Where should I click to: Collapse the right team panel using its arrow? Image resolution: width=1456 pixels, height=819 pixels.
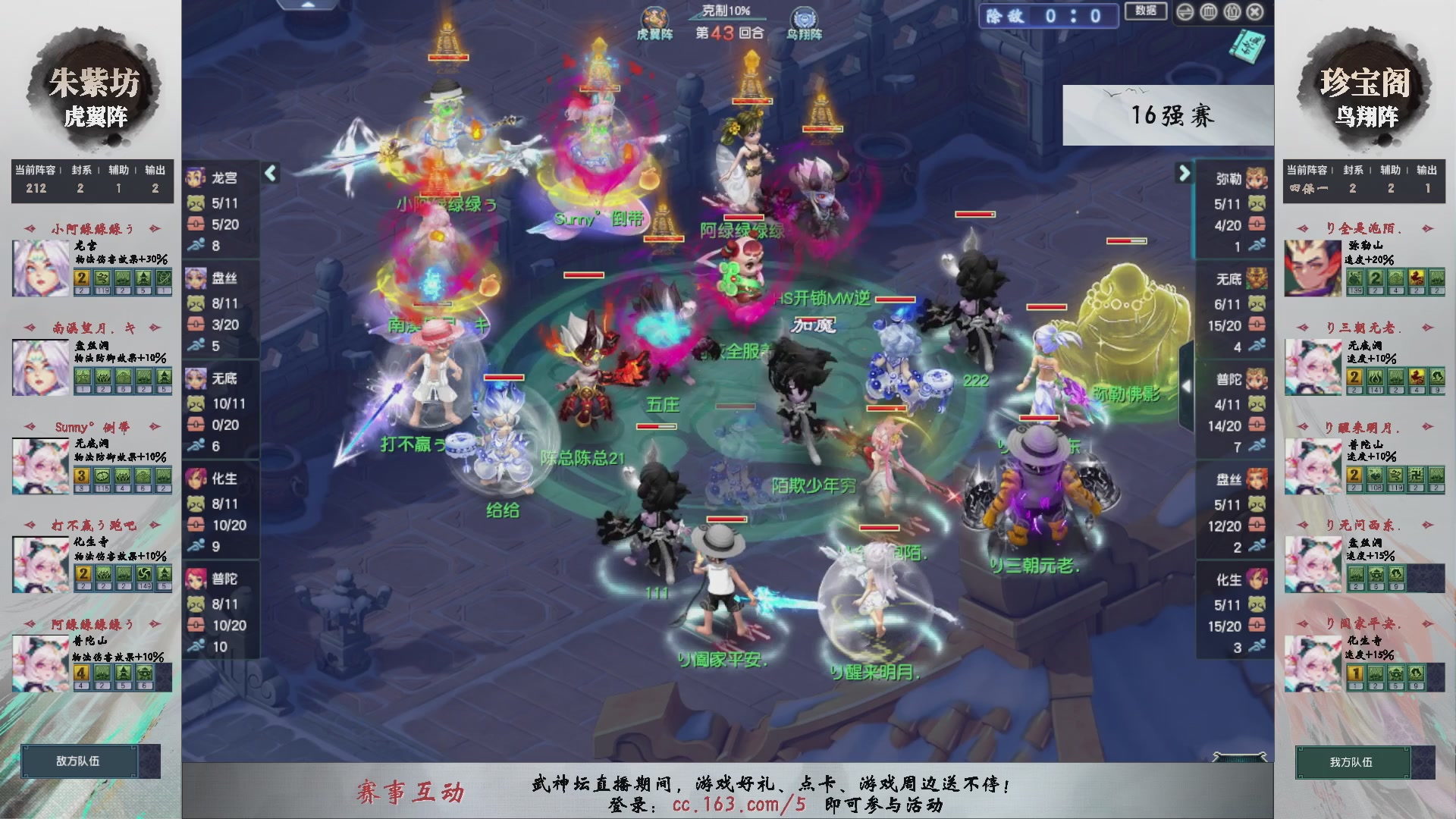(1183, 173)
